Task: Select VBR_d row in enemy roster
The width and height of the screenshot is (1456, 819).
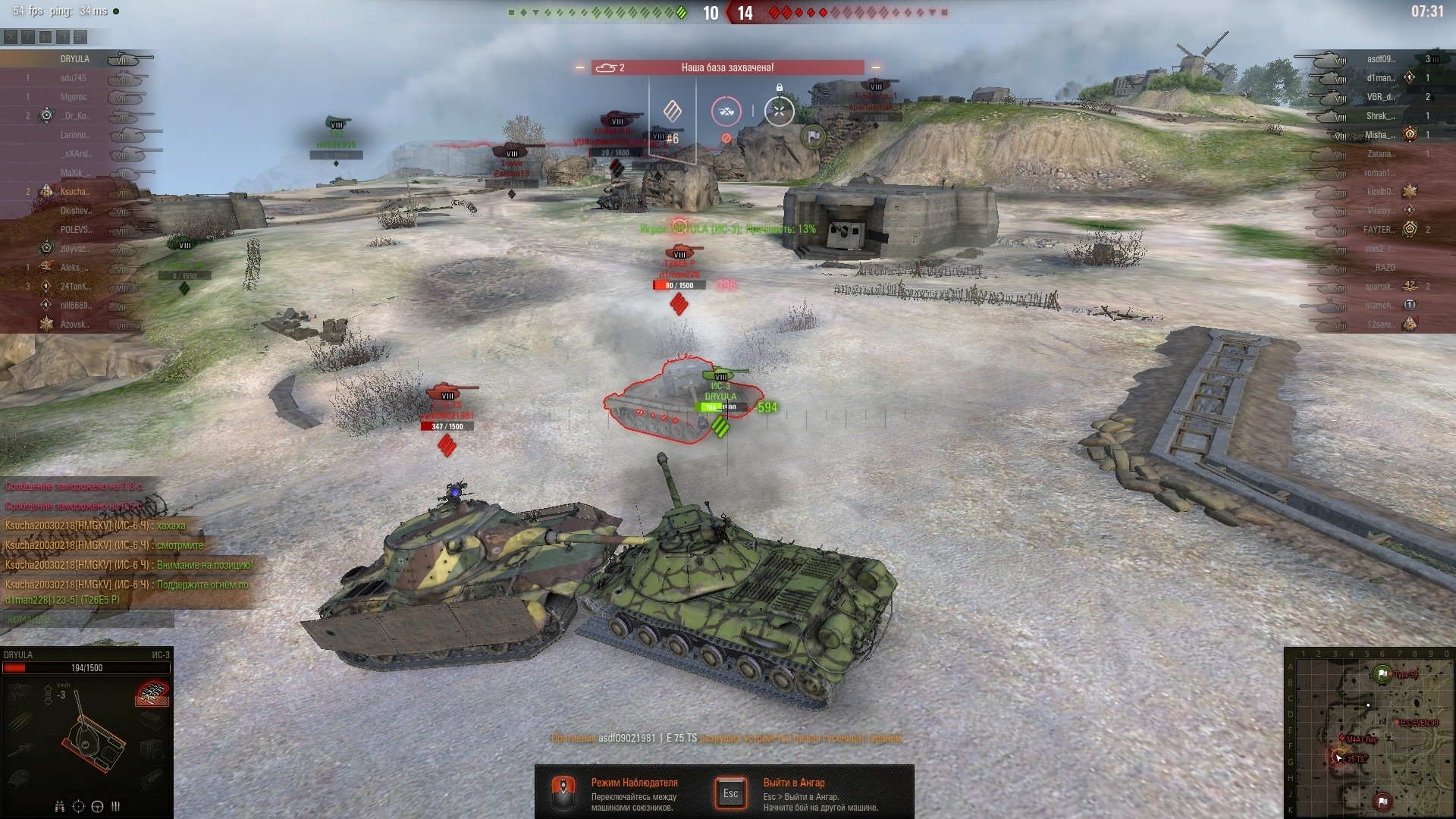Action: 1380,97
